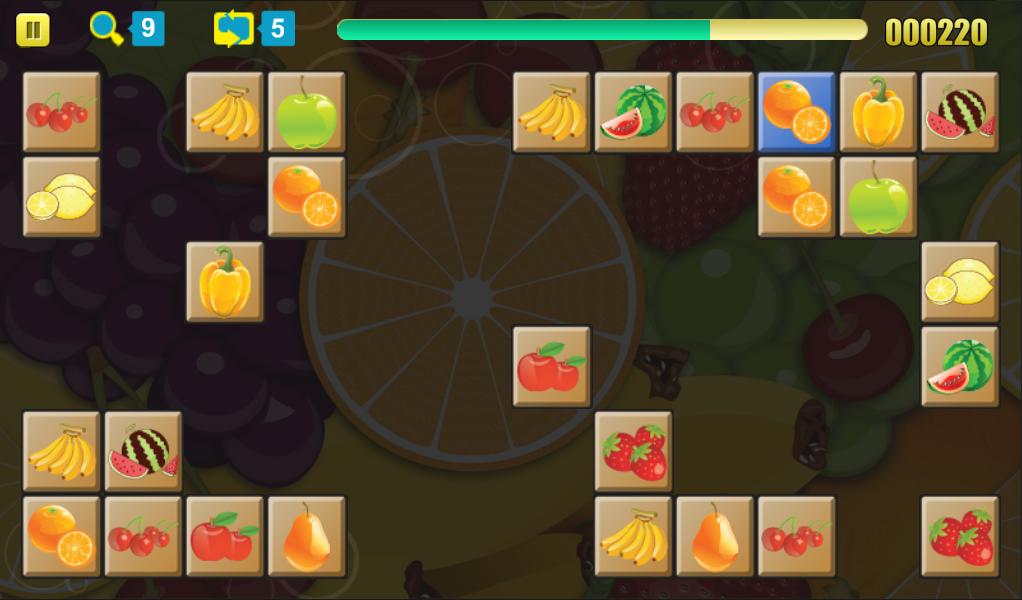Select the highlighted orange tile with blue background

[796, 112]
